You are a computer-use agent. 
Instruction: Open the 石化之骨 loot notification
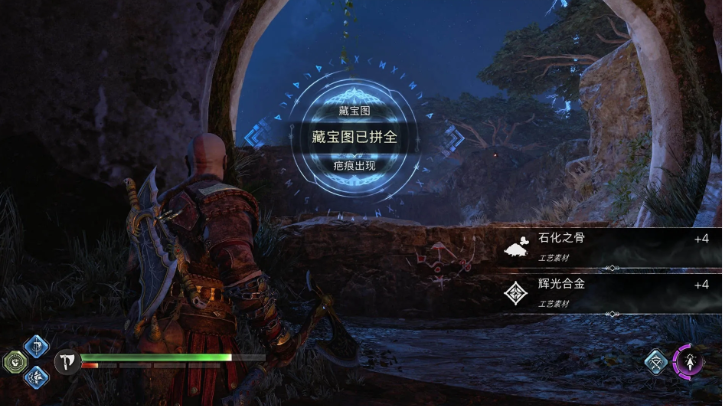[609, 247]
